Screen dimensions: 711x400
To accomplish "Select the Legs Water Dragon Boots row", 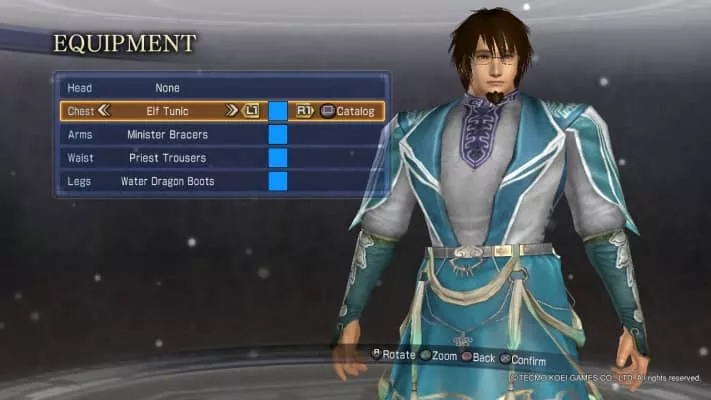I will [167, 181].
